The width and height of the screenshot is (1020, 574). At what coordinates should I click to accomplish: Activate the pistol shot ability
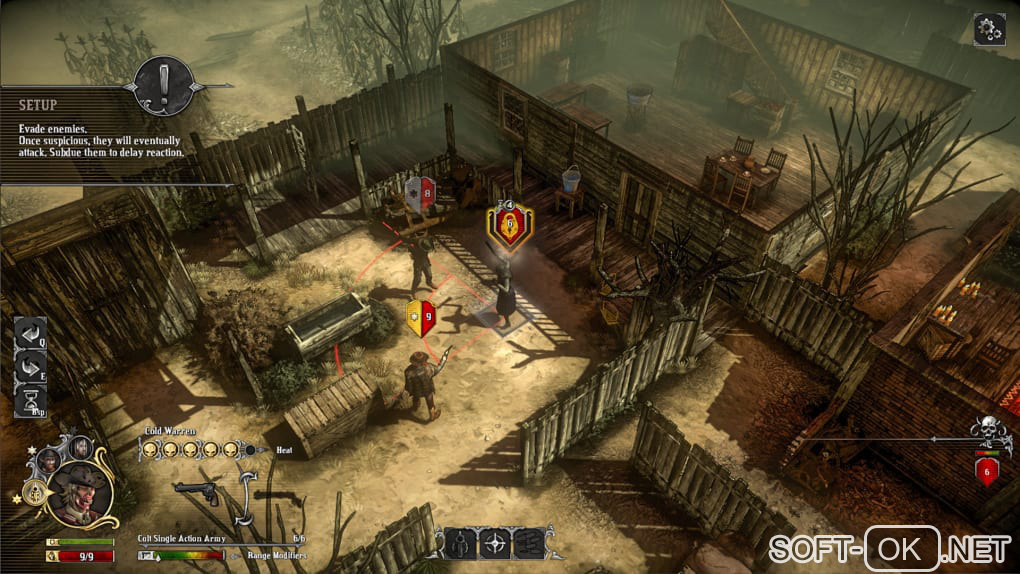[x=459, y=543]
